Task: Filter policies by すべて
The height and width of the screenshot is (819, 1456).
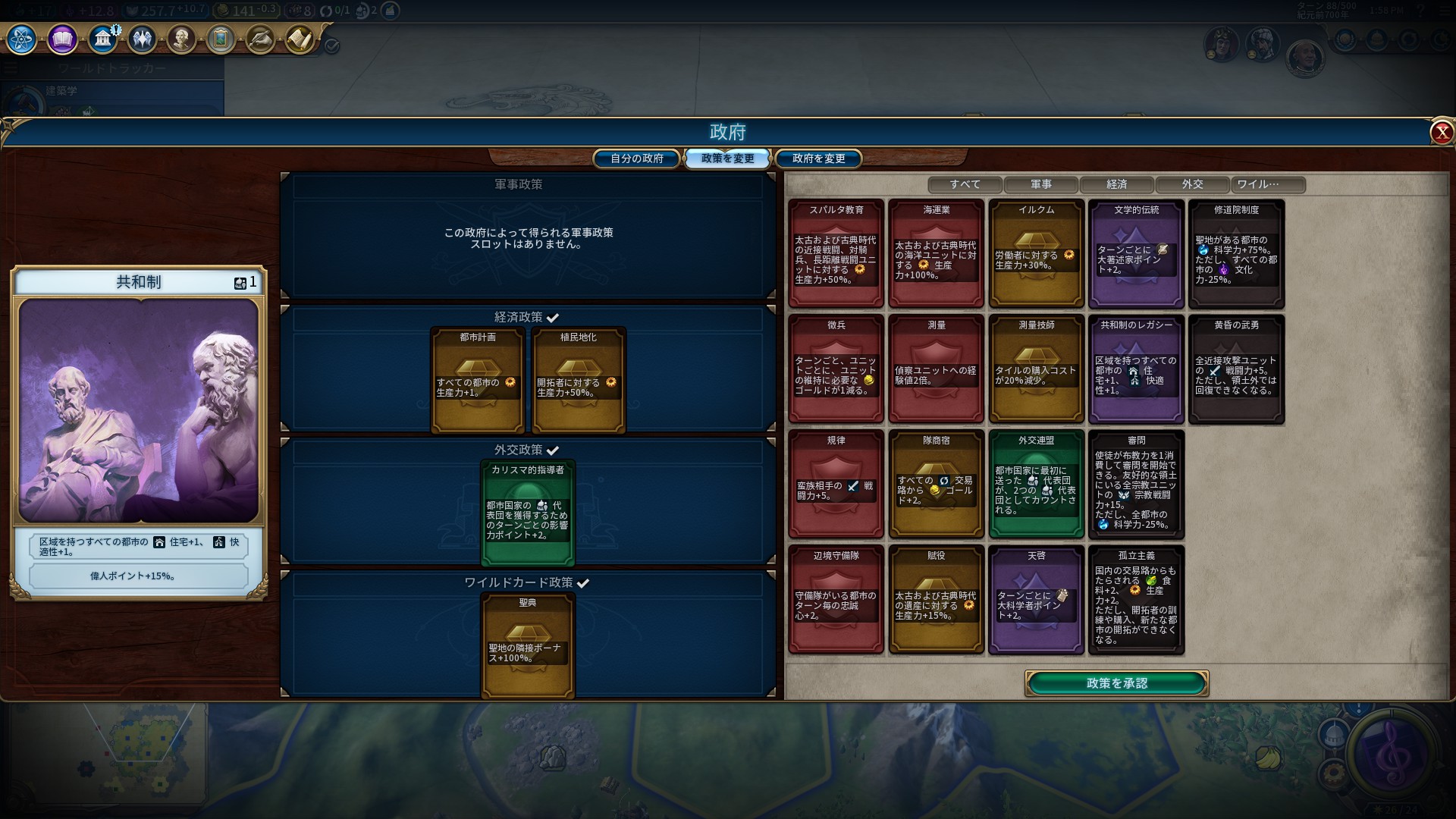Action: [965, 184]
